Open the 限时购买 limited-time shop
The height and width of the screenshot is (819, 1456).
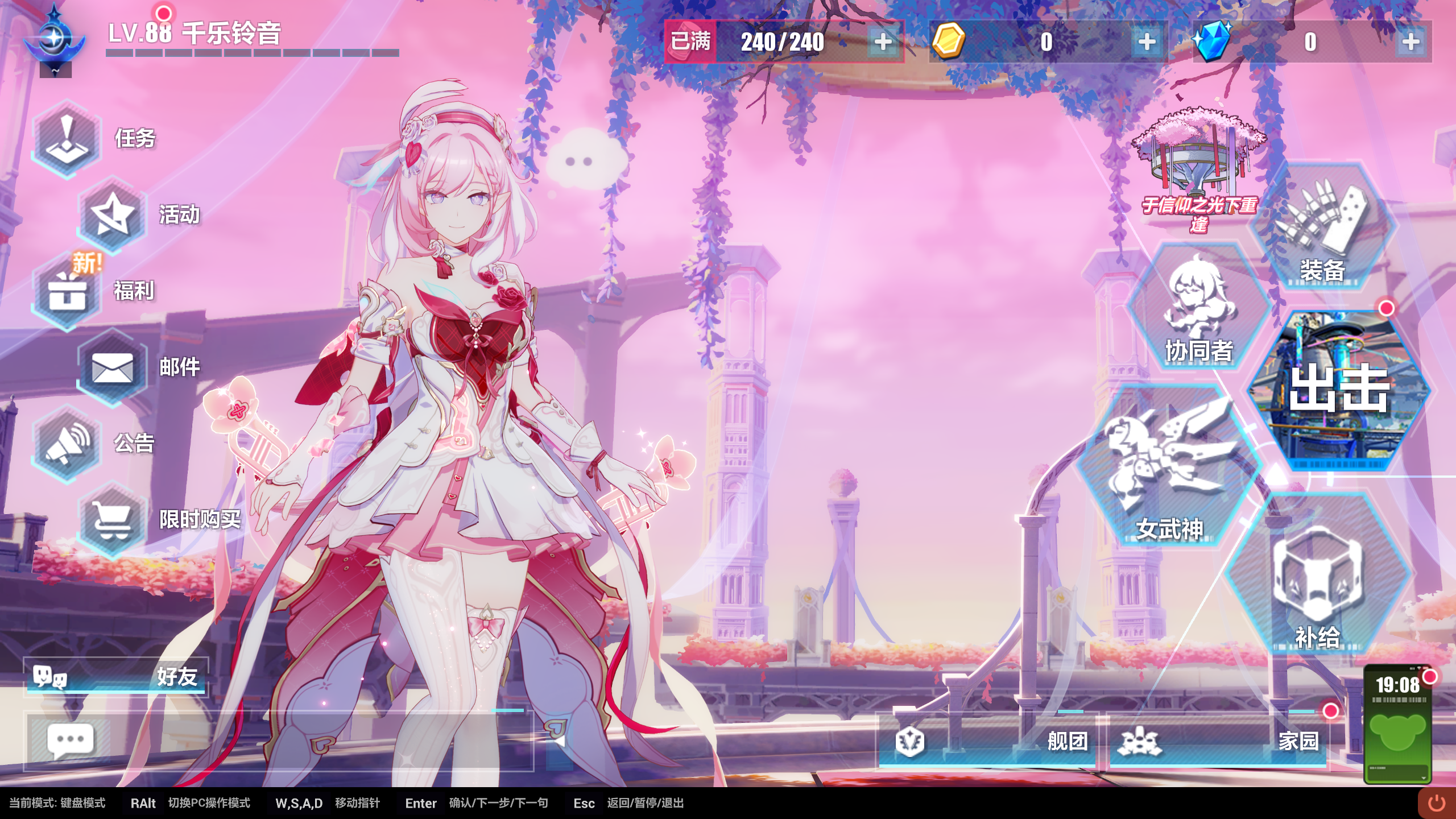pos(113,520)
